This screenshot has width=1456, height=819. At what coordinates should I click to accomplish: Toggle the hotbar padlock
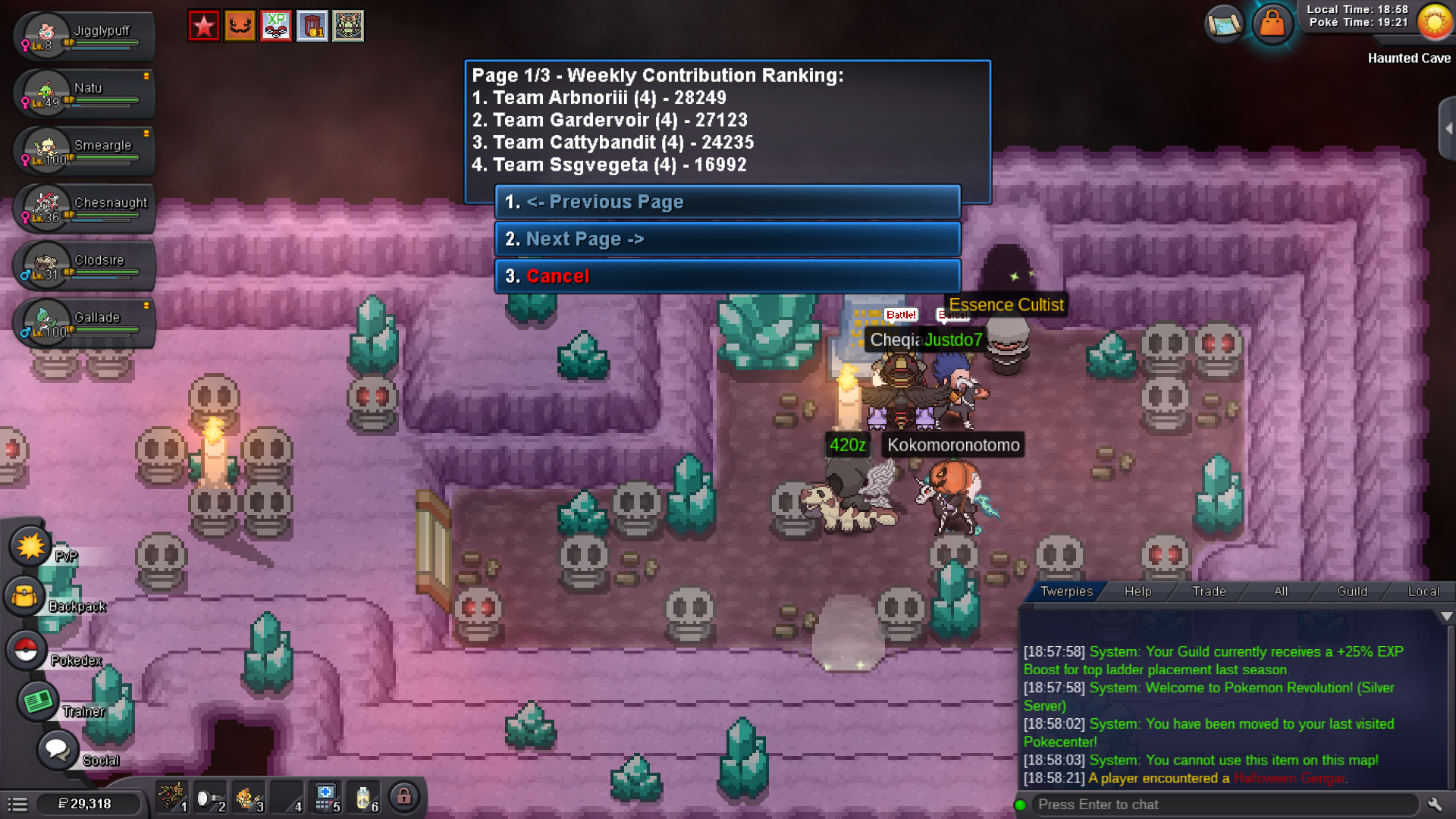click(x=404, y=797)
